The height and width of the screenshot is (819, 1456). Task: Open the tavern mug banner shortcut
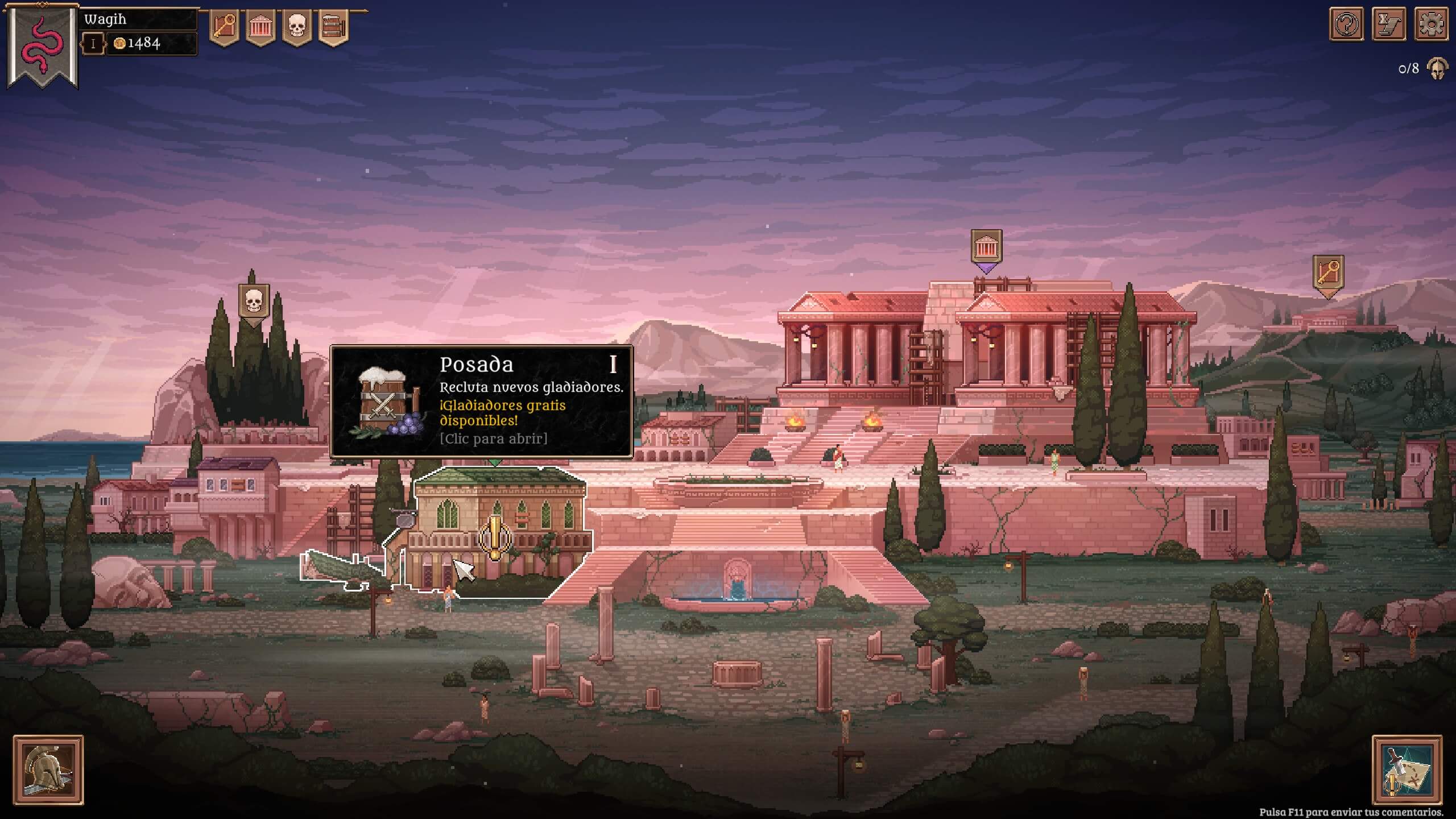[x=333, y=27]
